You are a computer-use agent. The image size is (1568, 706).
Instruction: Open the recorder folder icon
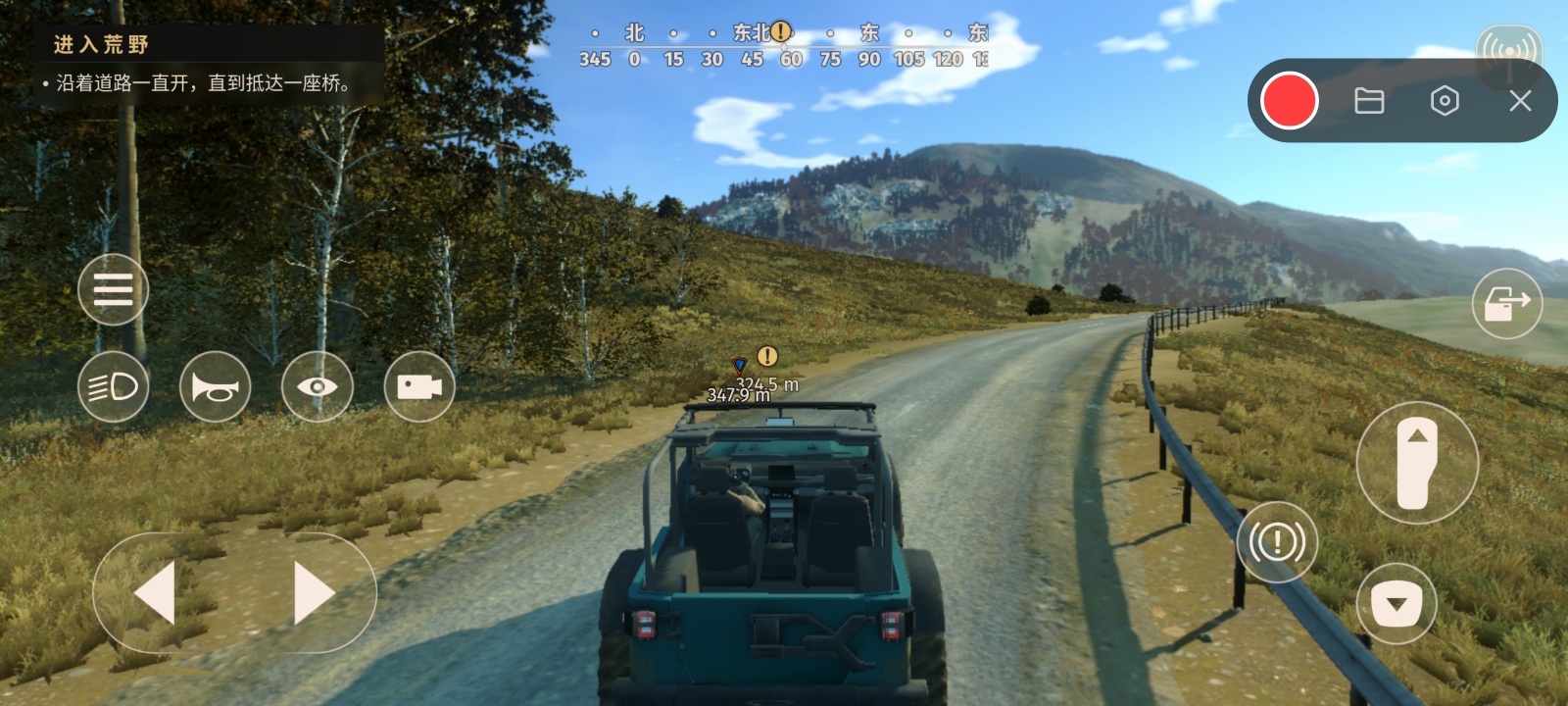tap(1369, 101)
